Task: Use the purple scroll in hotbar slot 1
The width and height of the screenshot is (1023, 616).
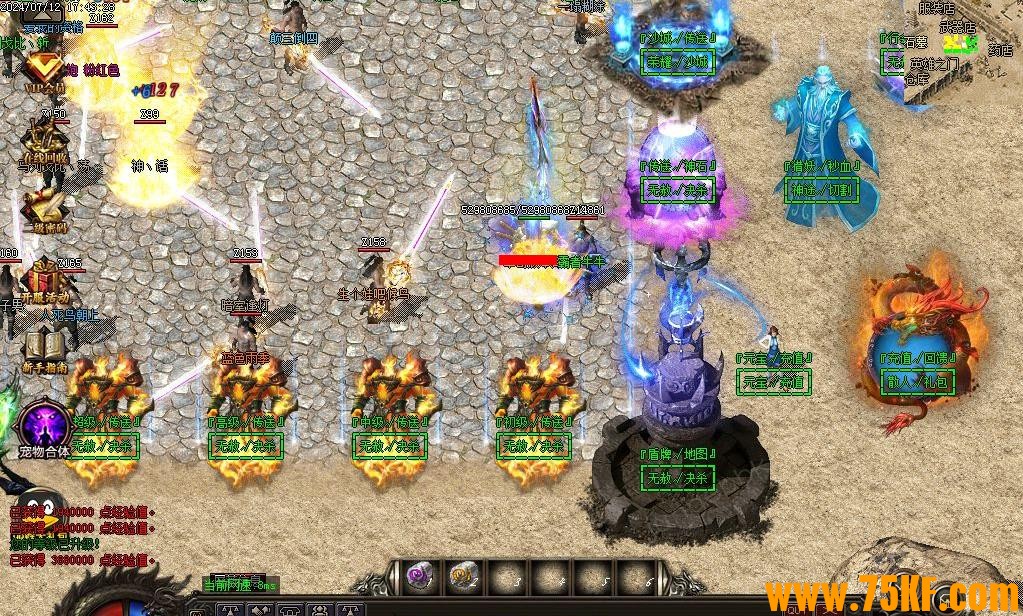Action: point(419,575)
